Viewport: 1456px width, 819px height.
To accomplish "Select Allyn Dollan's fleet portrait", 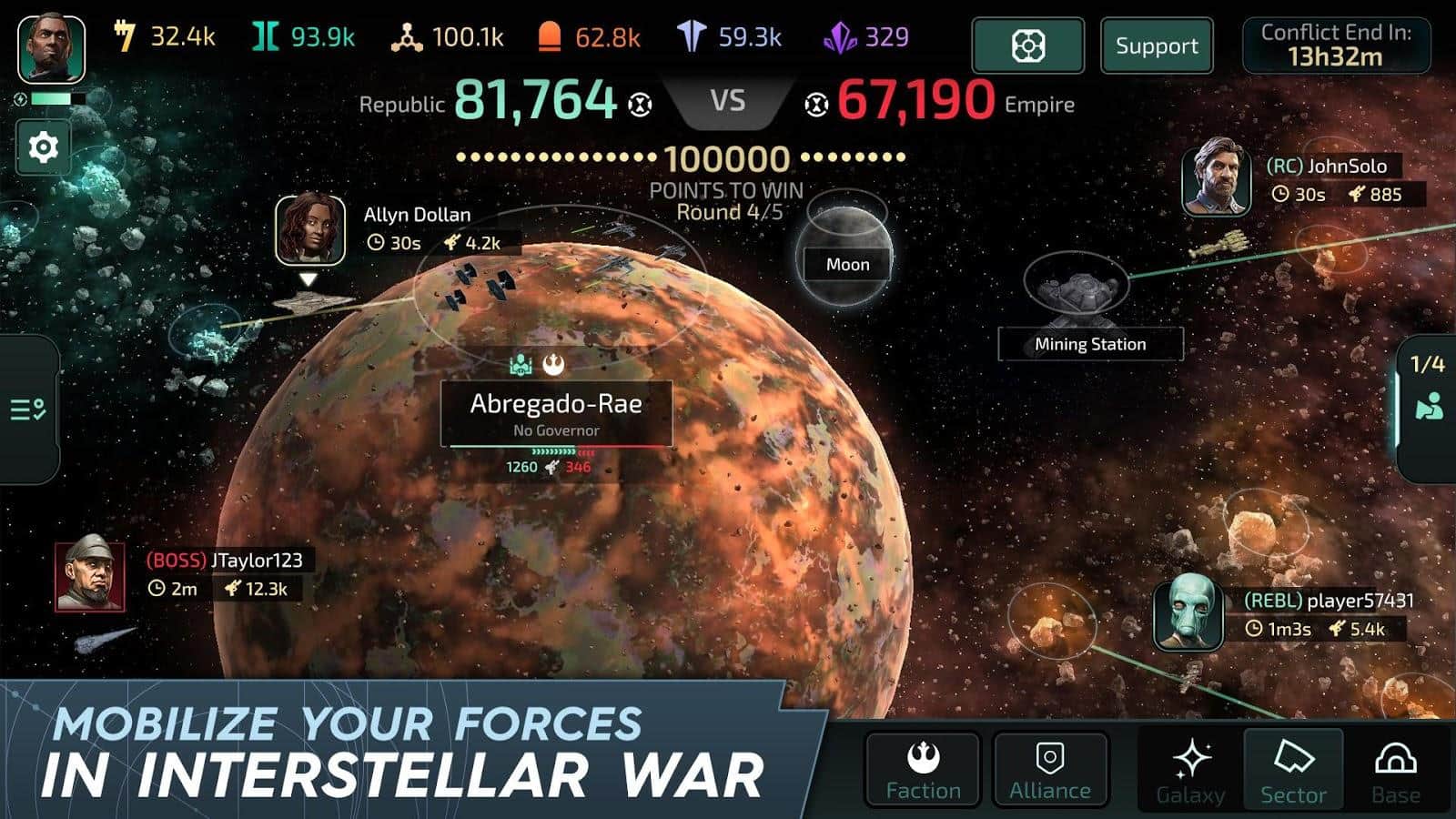I will coord(310,228).
